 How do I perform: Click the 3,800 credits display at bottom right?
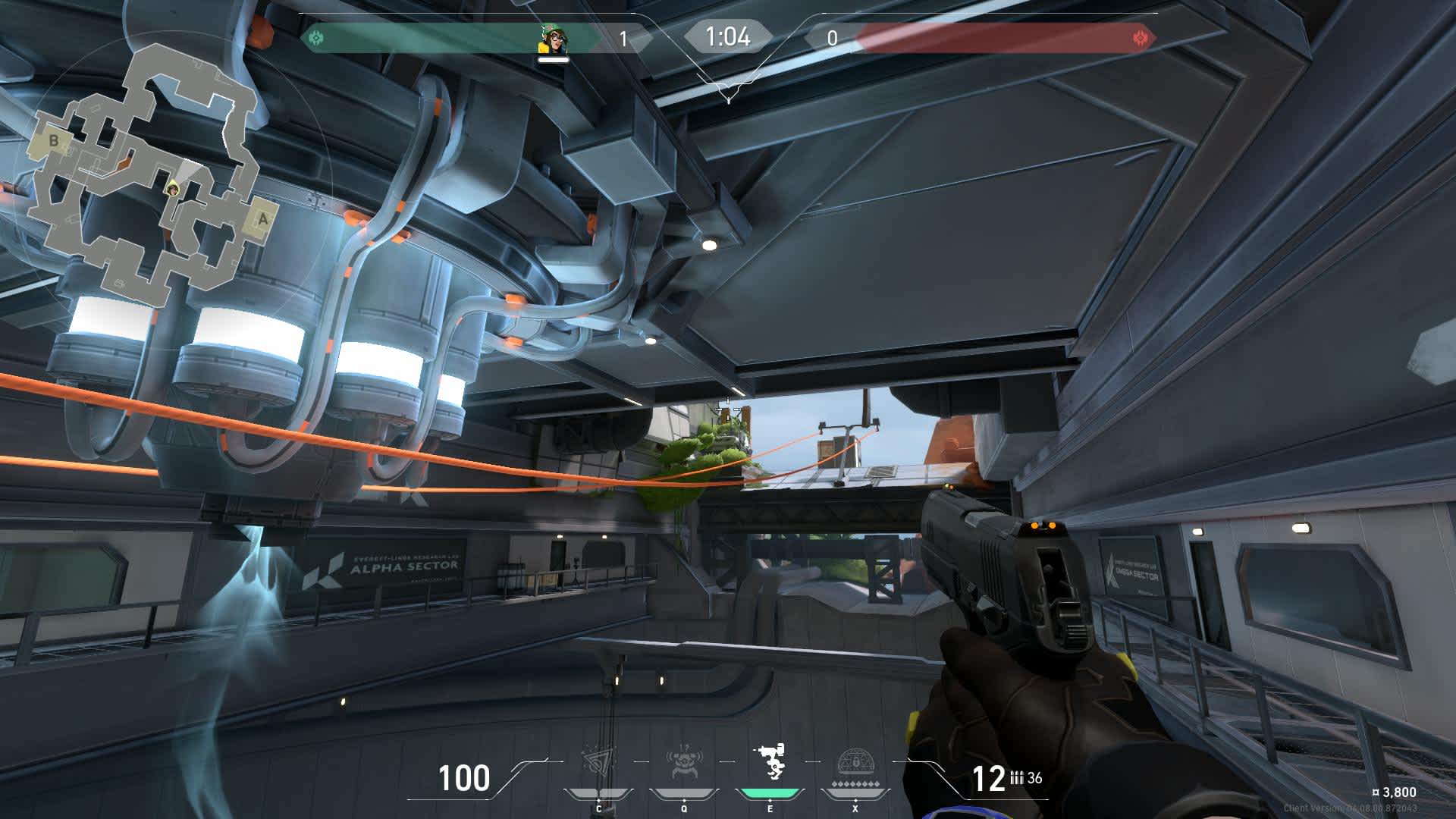1392,790
